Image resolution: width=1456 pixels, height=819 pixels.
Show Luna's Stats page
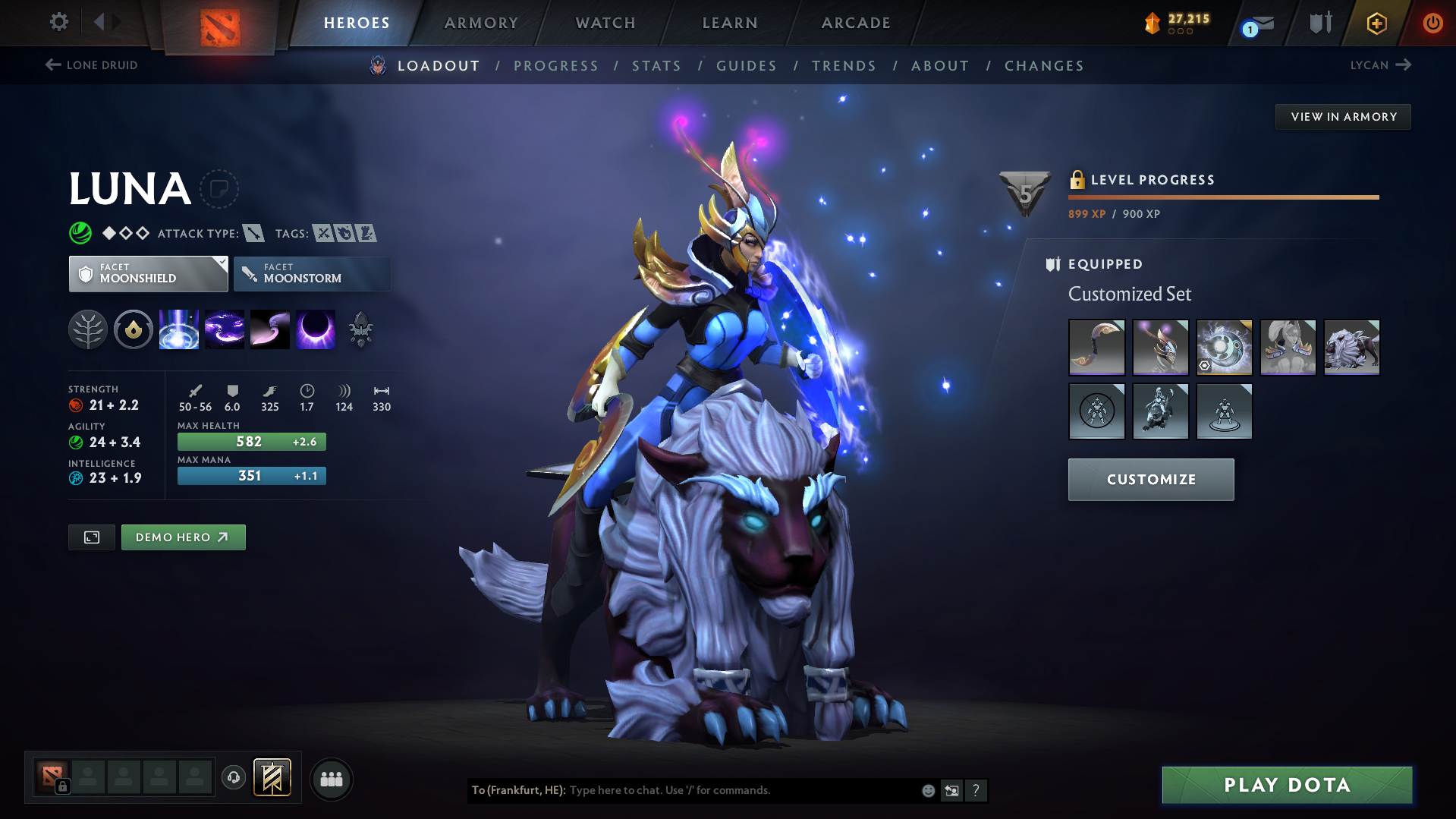pyautogui.click(x=656, y=66)
